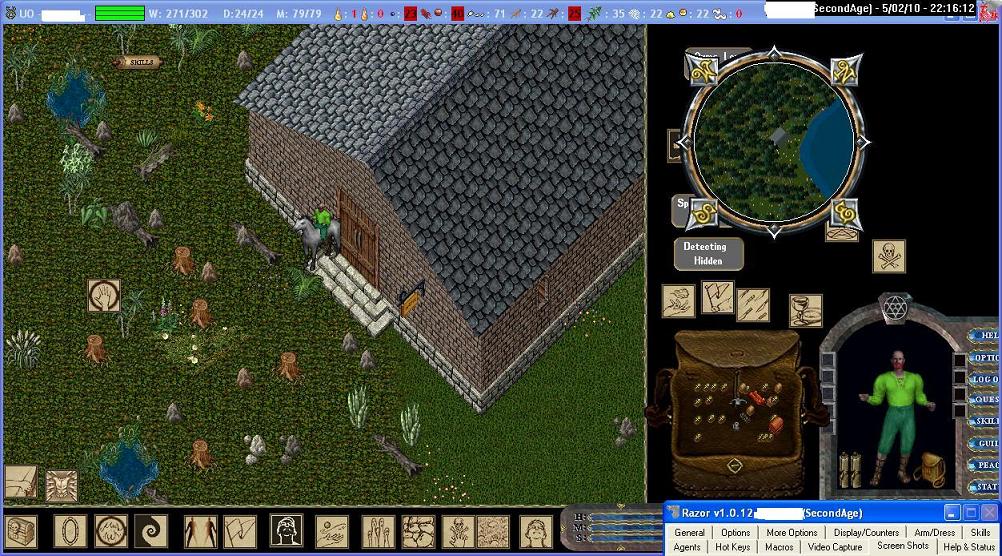This screenshot has height=556, width=1002.
Task: Close the Razor window
Action: click(988, 513)
